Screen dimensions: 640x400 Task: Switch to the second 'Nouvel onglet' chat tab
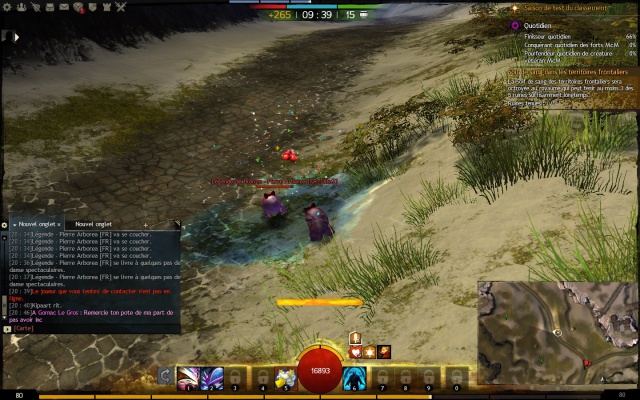[93, 224]
